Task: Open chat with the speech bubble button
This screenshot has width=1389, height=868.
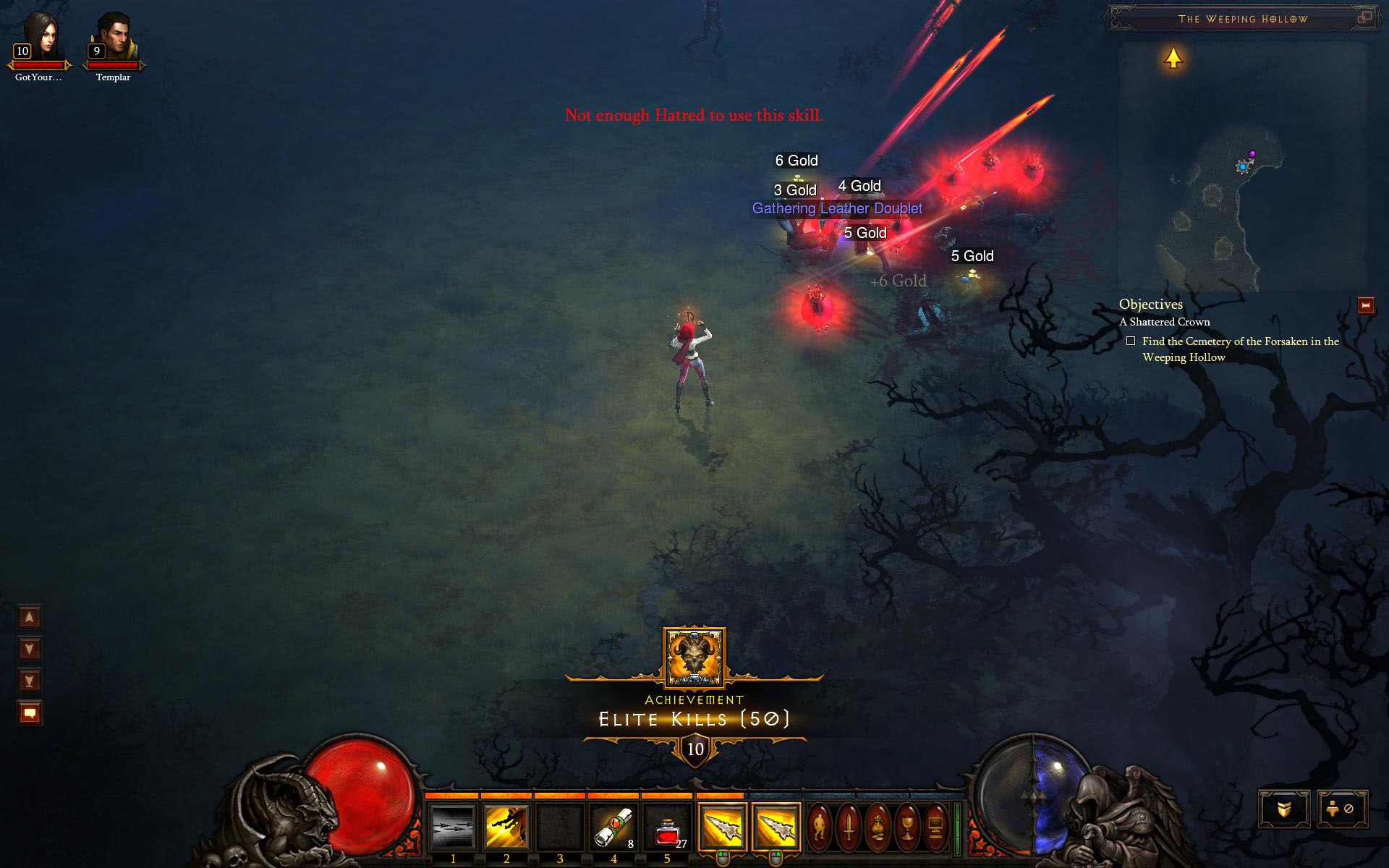Action: 30,713
